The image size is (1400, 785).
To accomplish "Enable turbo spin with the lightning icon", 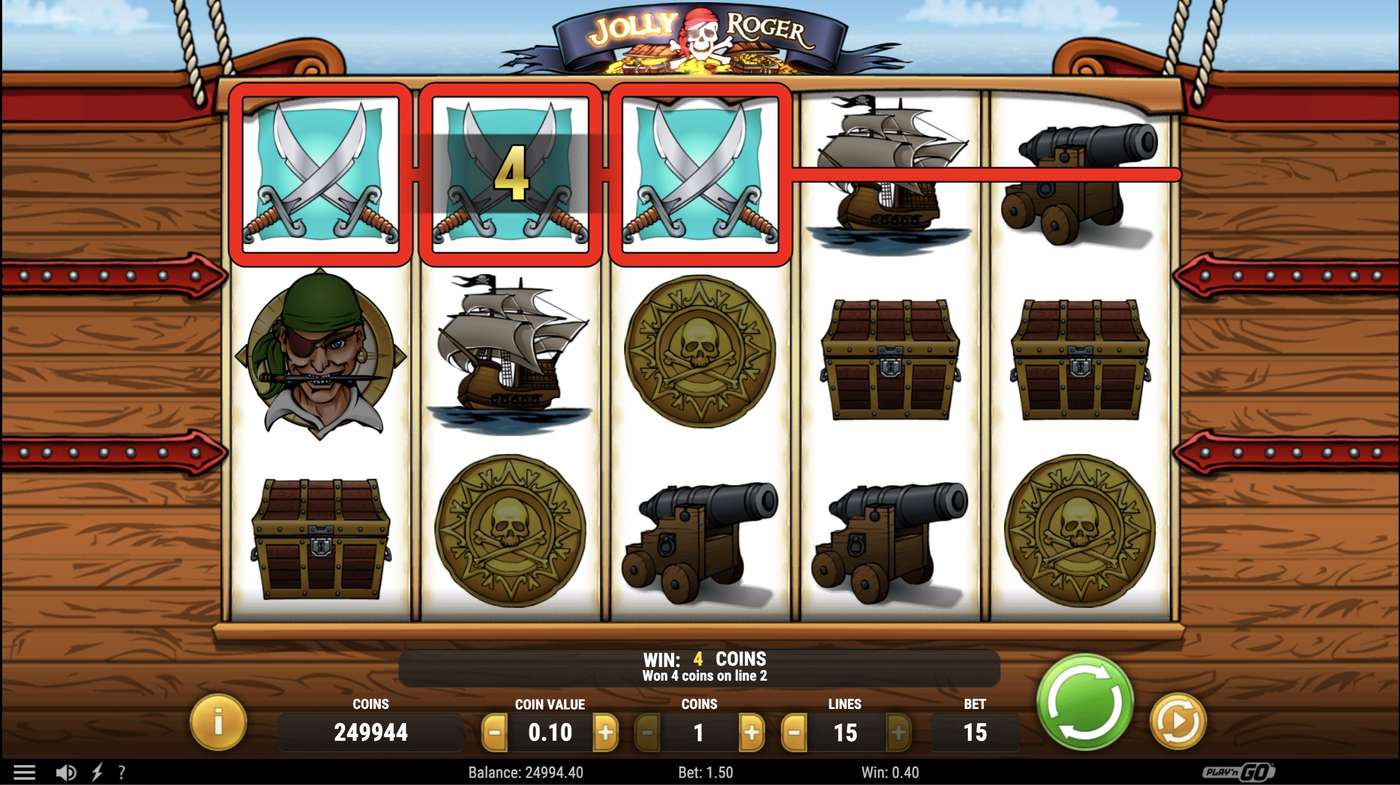I will [x=94, y=771].
